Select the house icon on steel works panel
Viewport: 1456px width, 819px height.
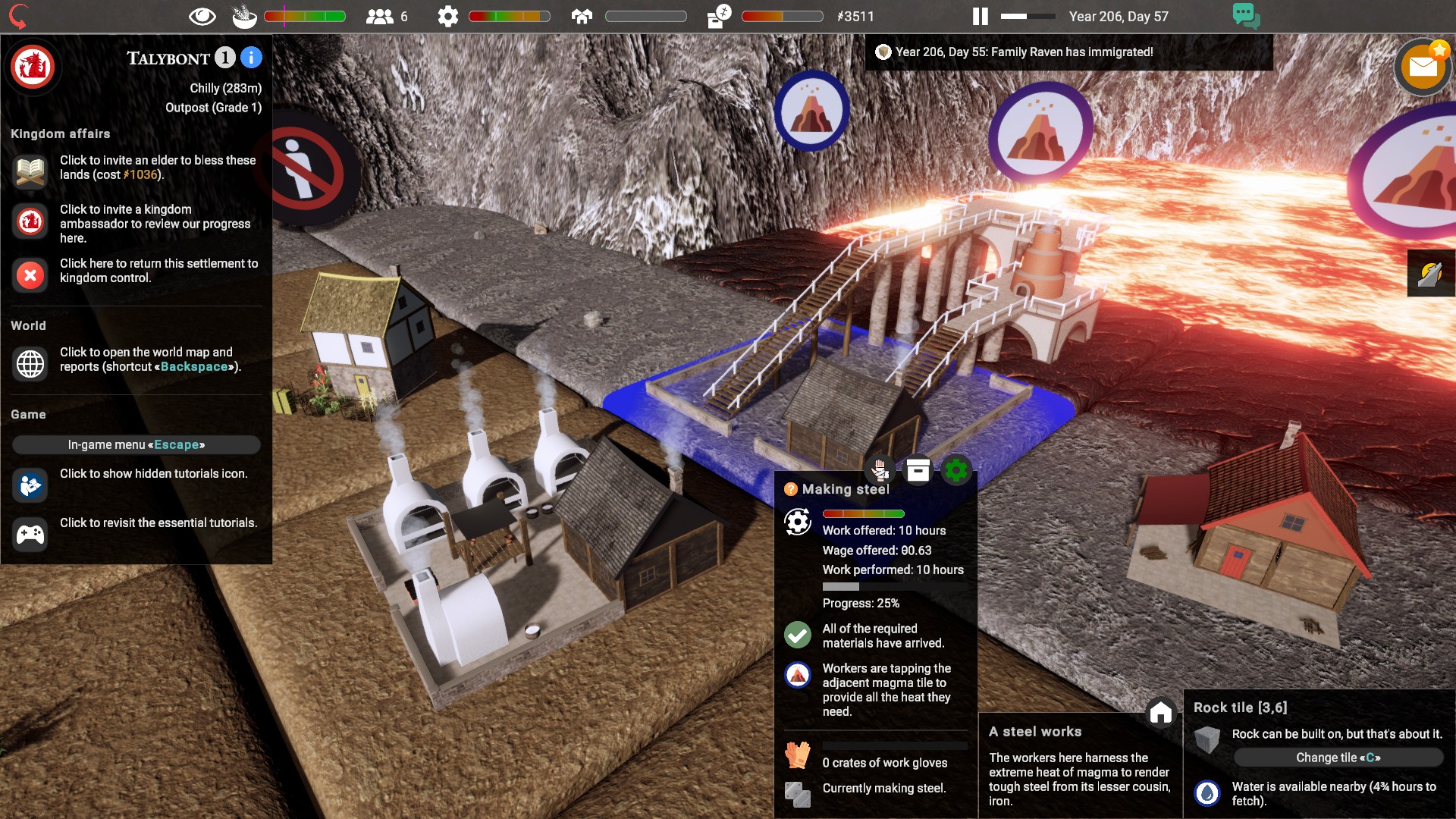pyautogui.click(x=1160, y=713)
